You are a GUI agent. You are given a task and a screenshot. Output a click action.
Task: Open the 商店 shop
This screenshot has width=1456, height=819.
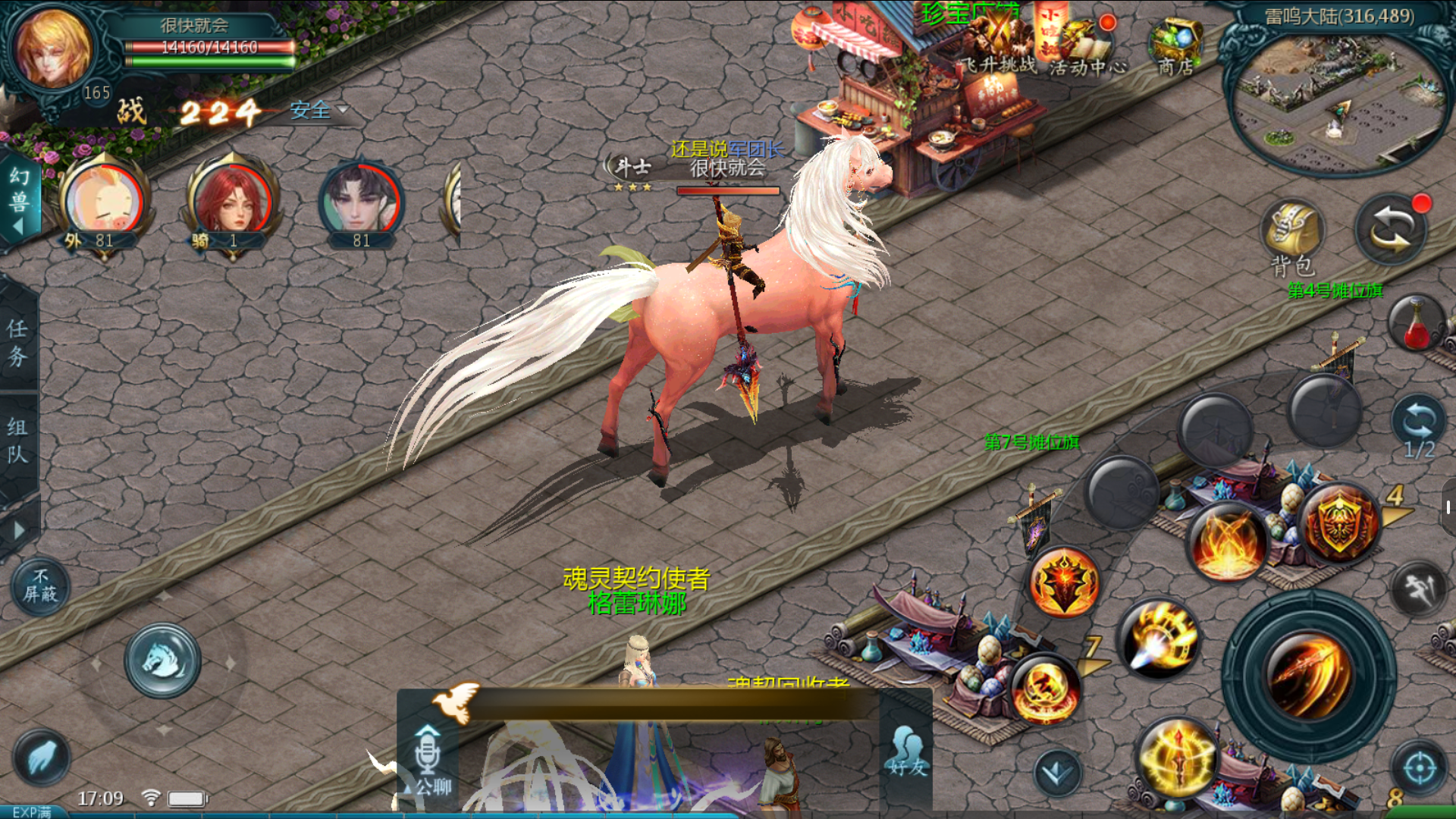[x=1175, y=45]
